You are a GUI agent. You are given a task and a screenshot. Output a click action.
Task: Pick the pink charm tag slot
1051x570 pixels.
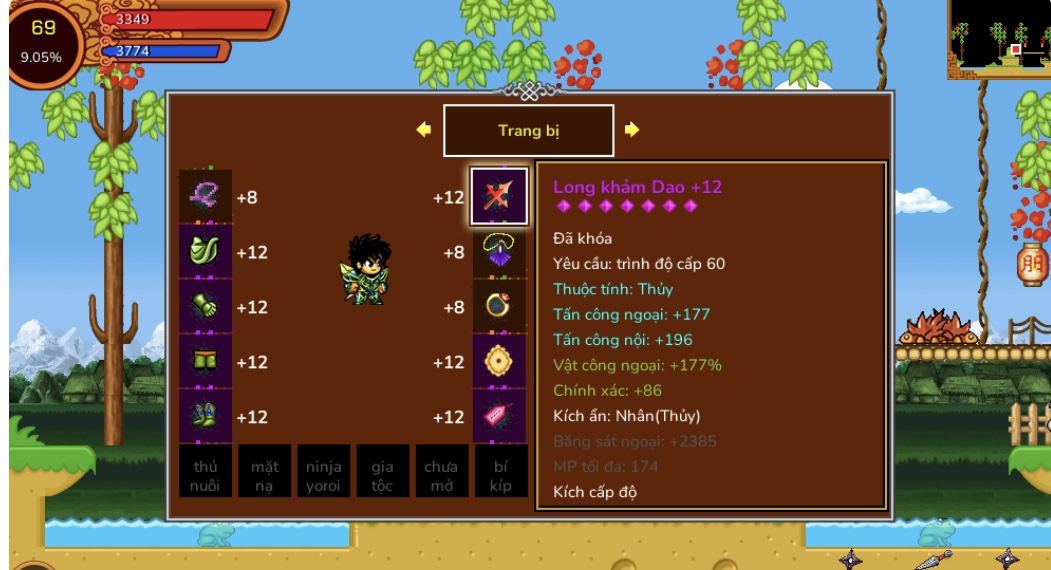click(x=499, y=417)
